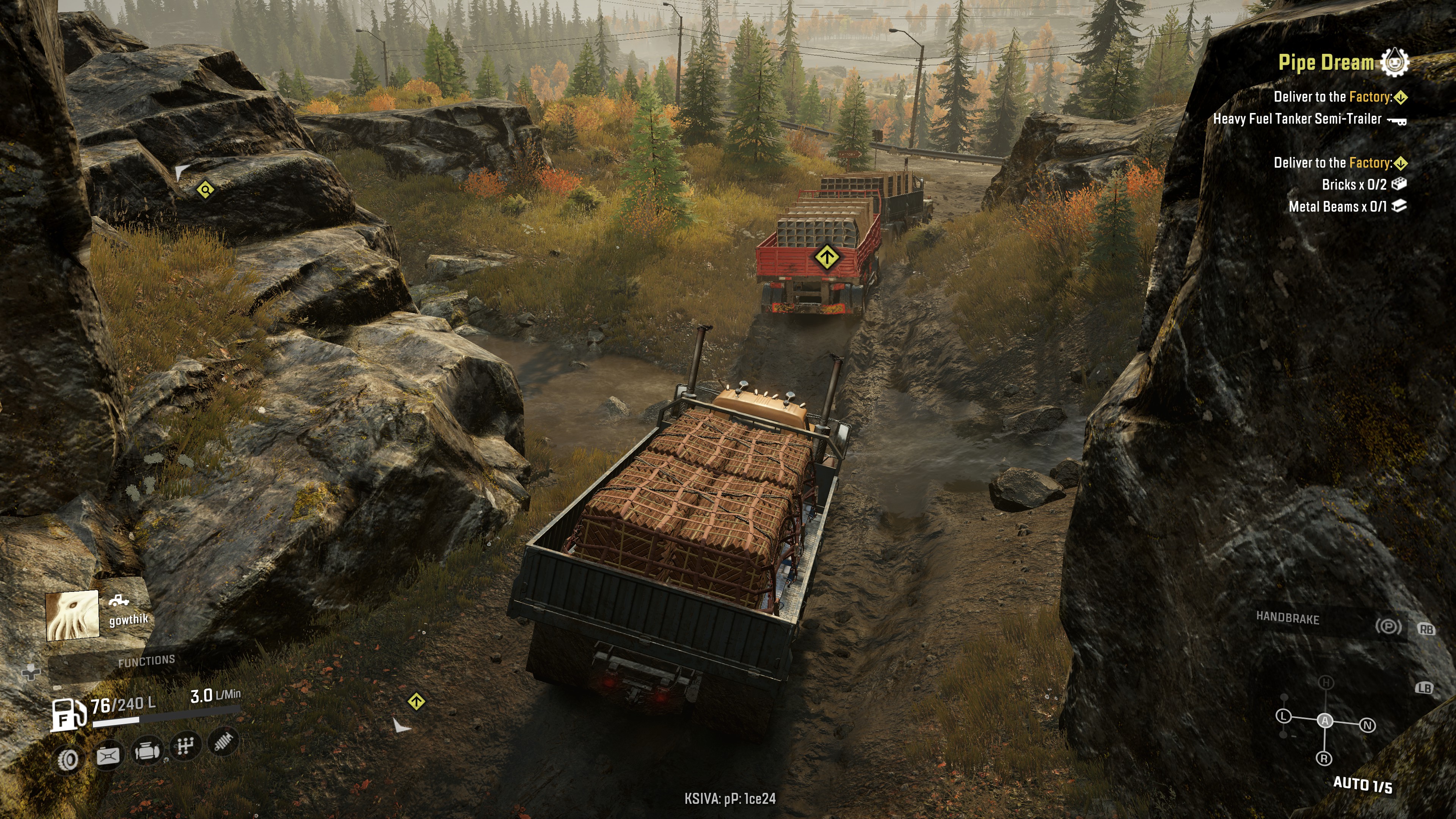This screenshot has width=1456, height=819.
Task: Open the Functions panel
Action: [x=146, y=661]
